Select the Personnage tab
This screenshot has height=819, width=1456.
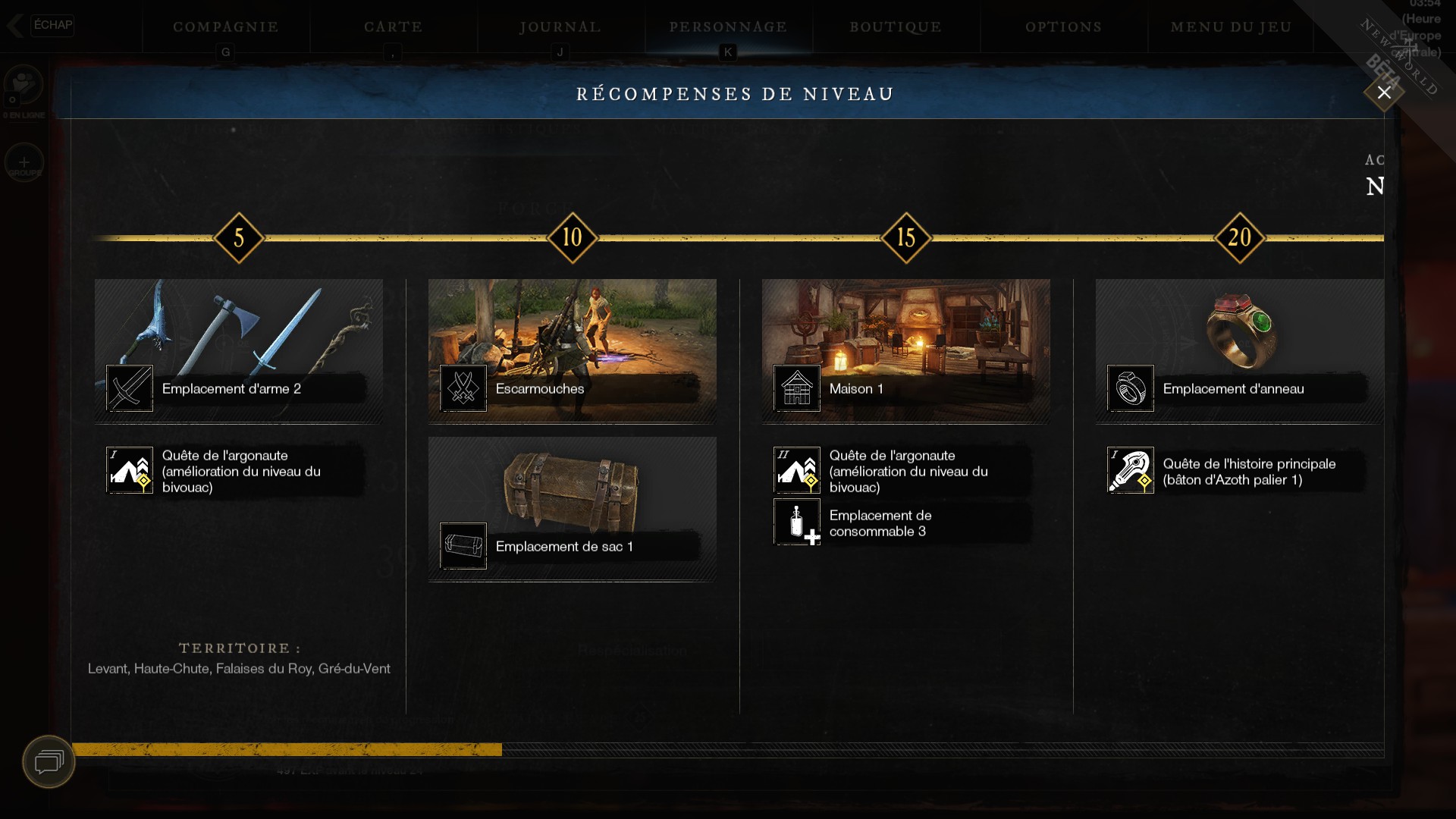(x=728, y=27)
